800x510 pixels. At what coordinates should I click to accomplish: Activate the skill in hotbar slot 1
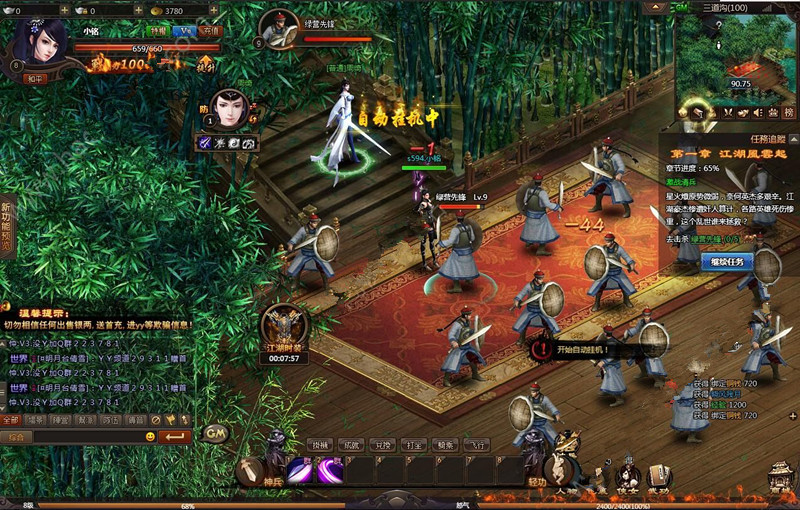[301, 468]
